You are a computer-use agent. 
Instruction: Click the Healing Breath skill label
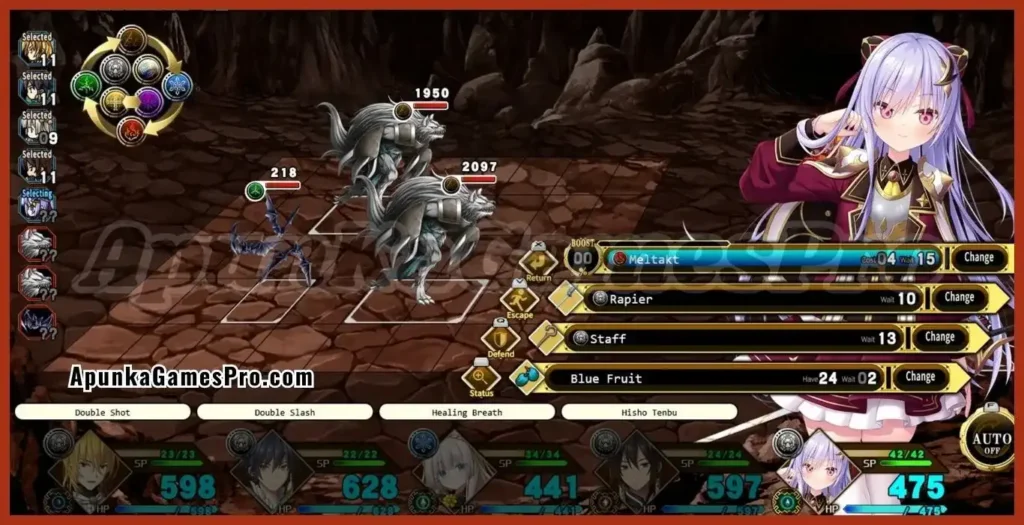466,412
